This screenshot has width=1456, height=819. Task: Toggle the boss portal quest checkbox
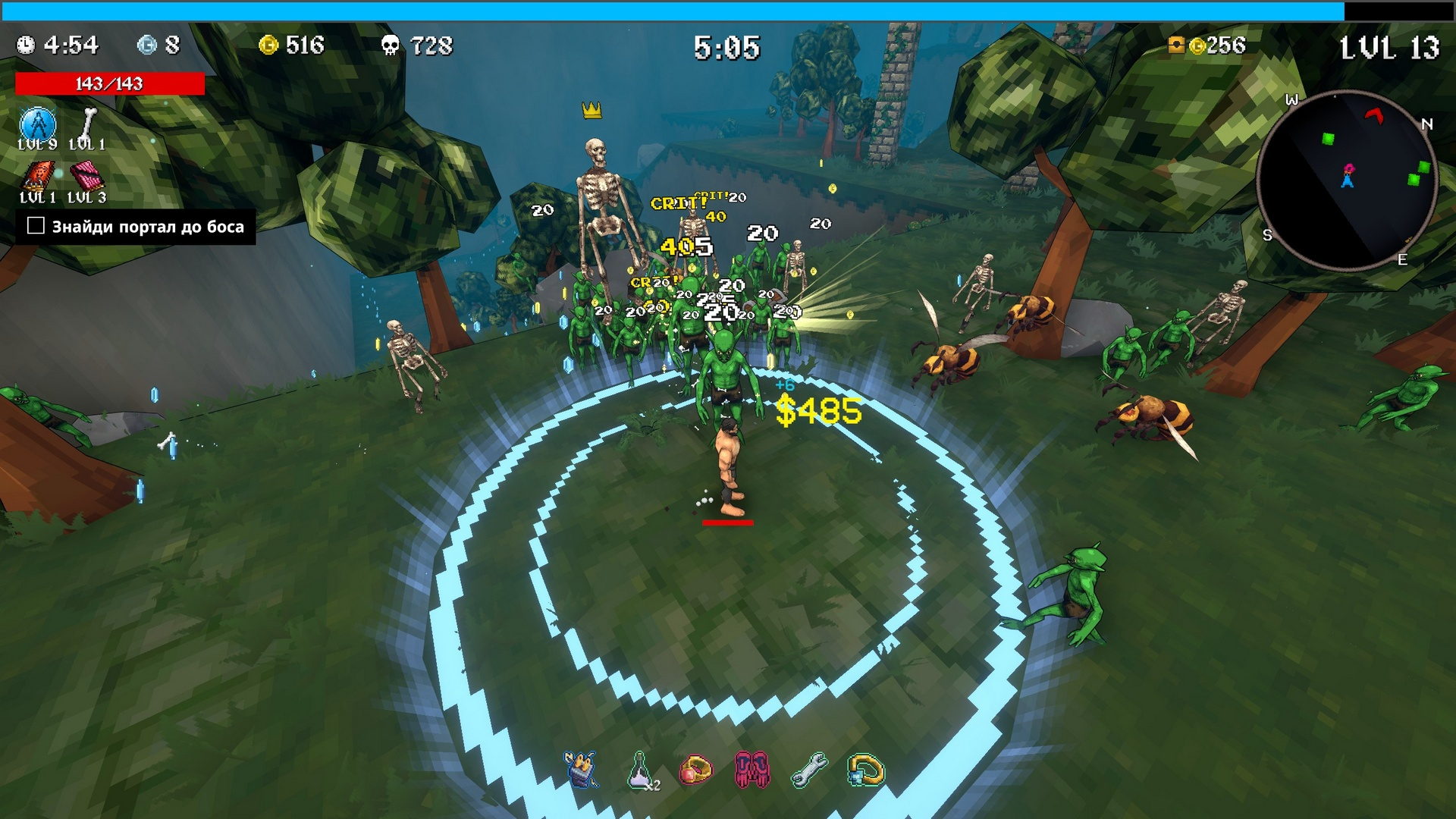36,226
